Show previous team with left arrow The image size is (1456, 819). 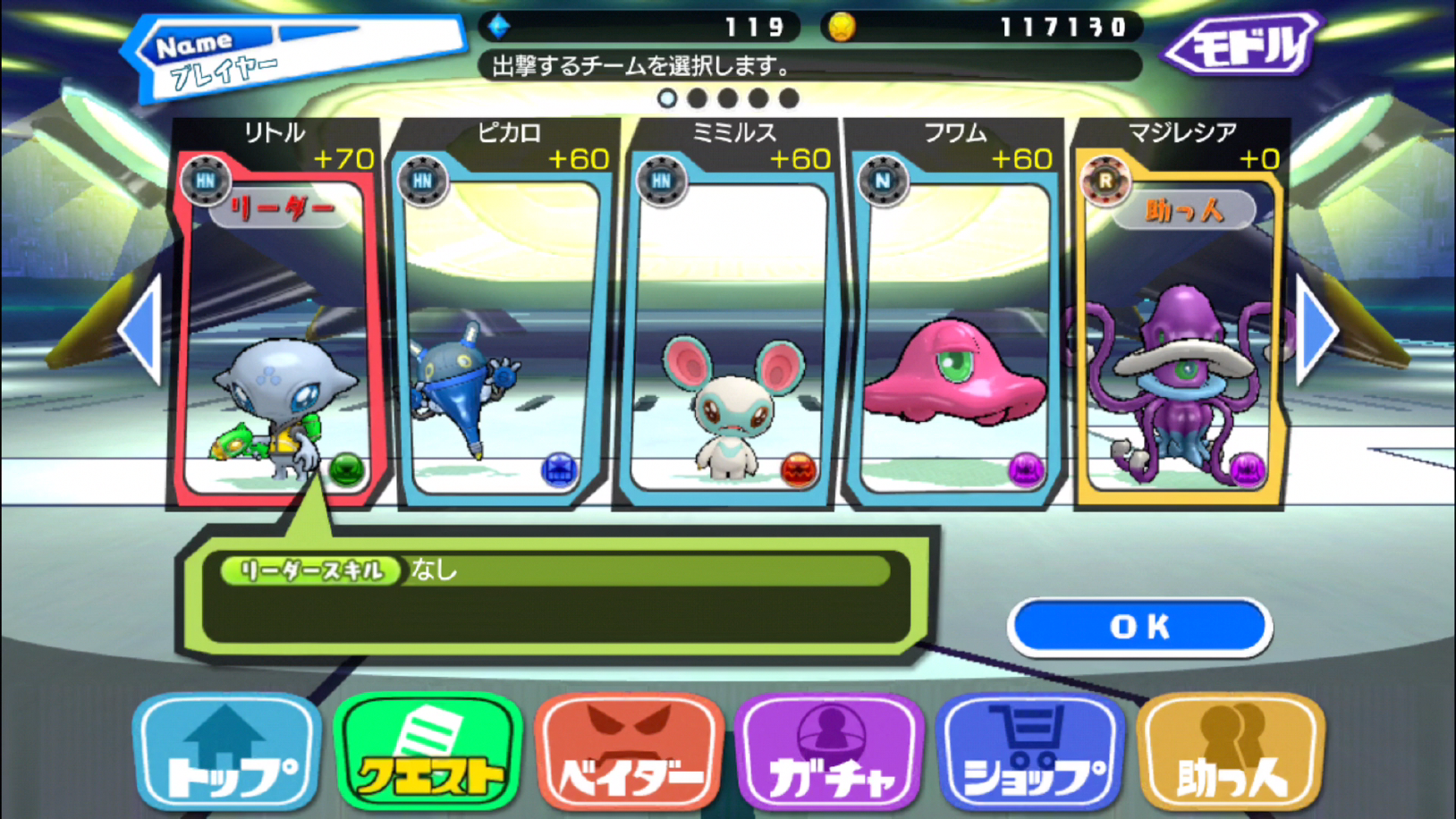[x=141, y=329]
